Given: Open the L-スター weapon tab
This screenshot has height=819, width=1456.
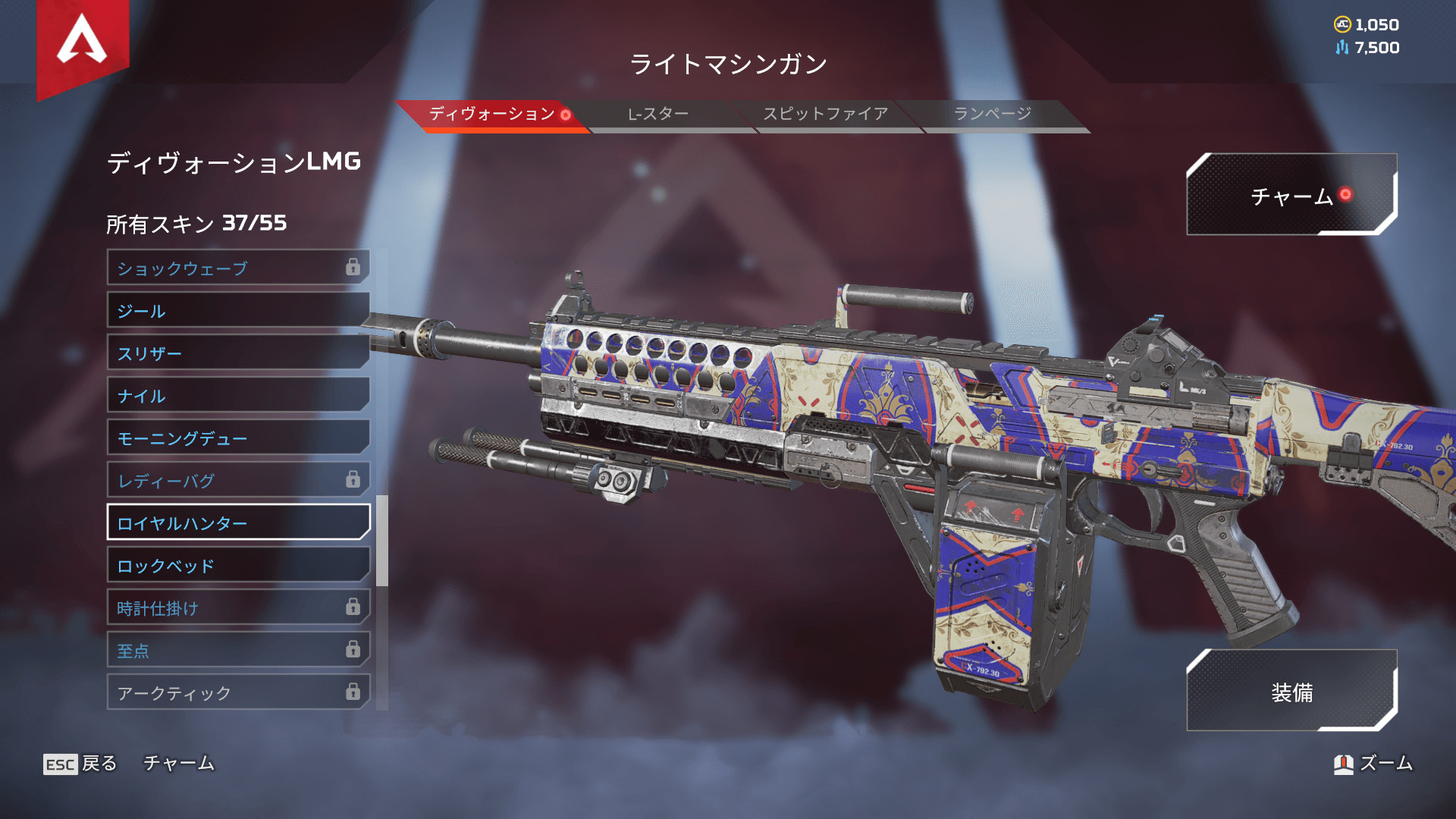Looking at the screenshot, I should (x=658, y=115).
